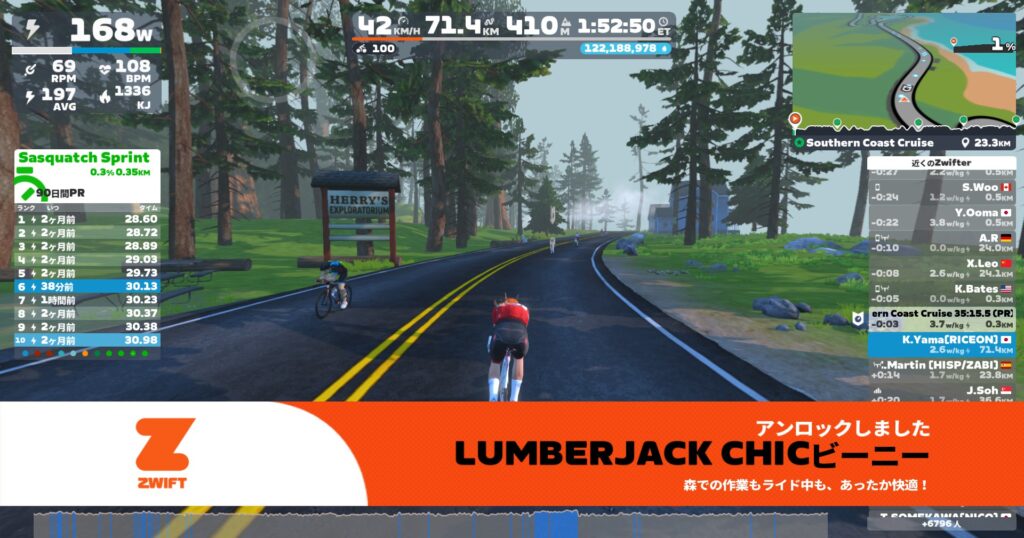The height and width of the screenshot is (538, 1024).
Task: Click the Zwift logo on the banner
Action: tap(161, 453)
